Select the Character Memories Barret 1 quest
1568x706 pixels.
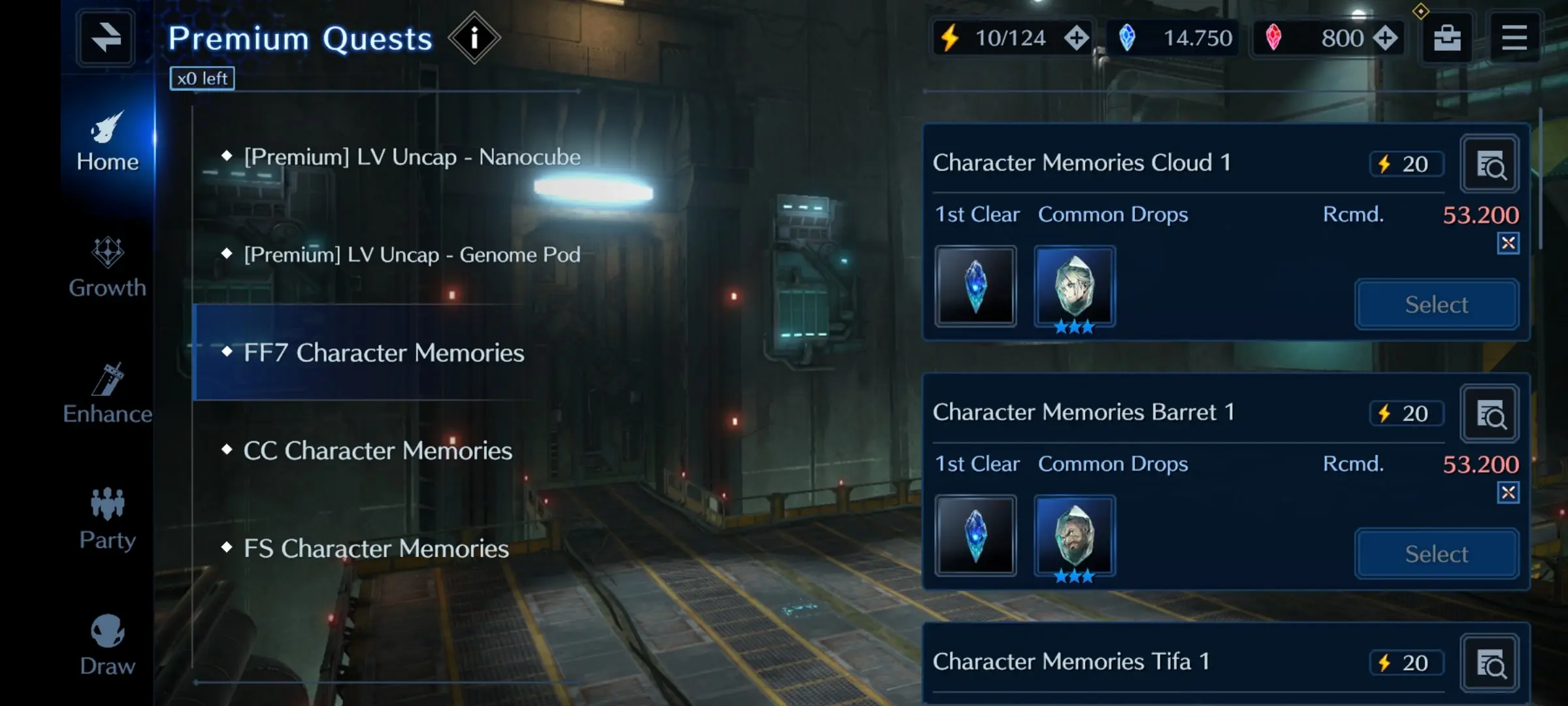[1436, 554]
